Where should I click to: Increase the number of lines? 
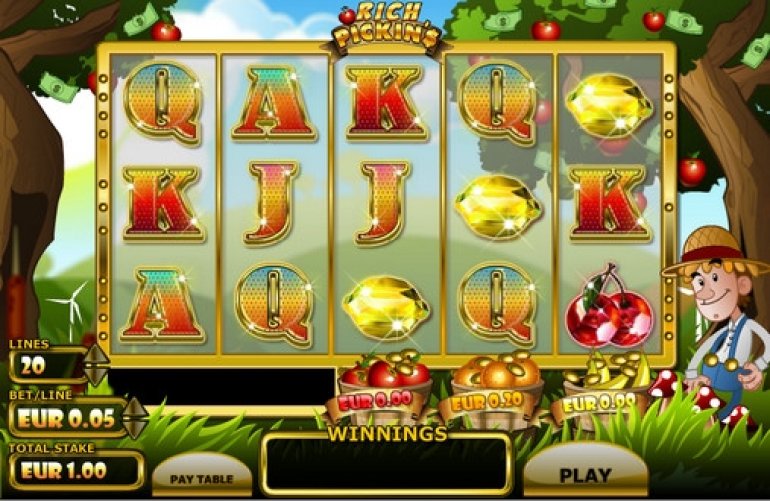(96, 355)
